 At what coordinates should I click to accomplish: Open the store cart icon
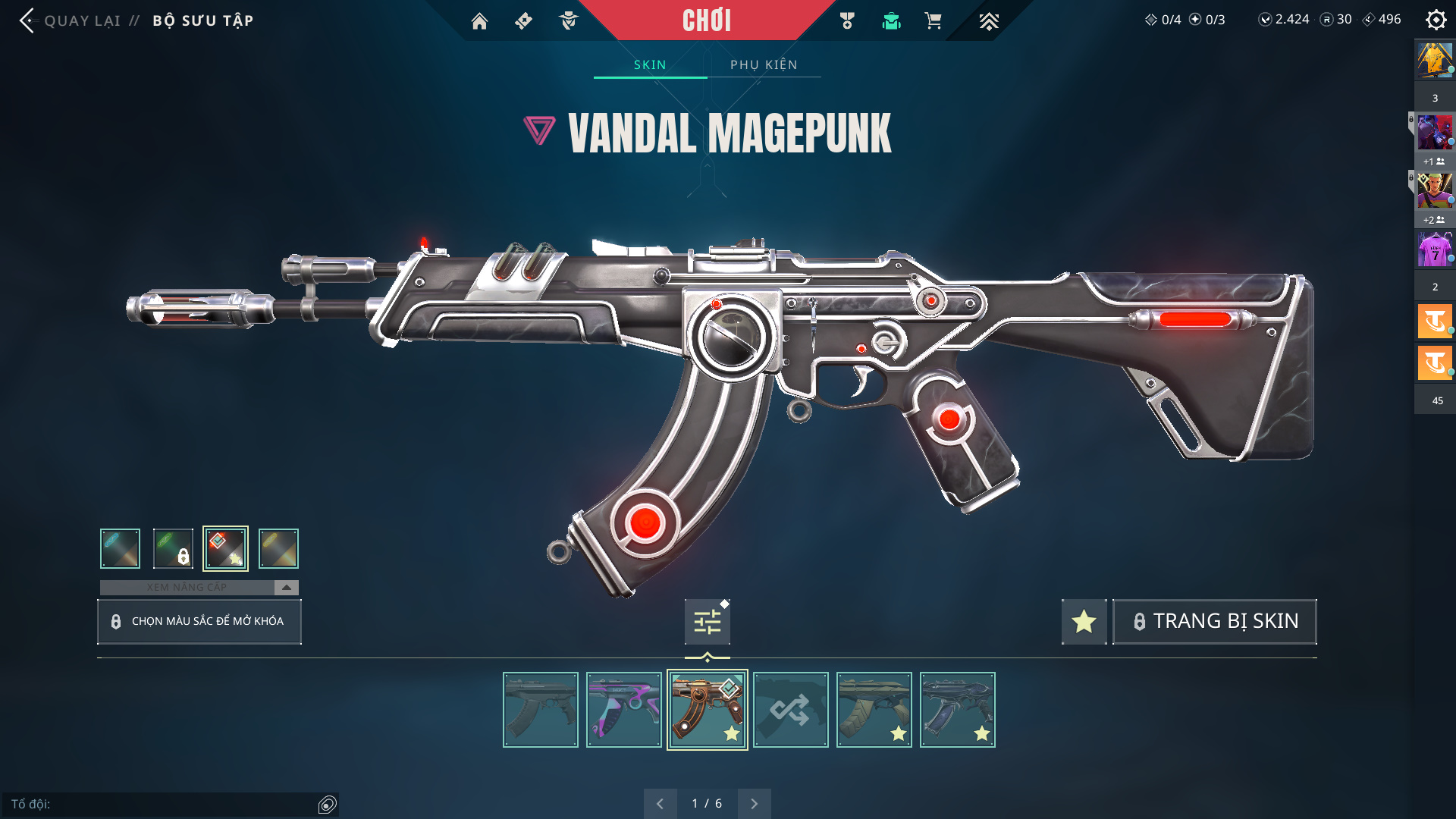(933, 21)
